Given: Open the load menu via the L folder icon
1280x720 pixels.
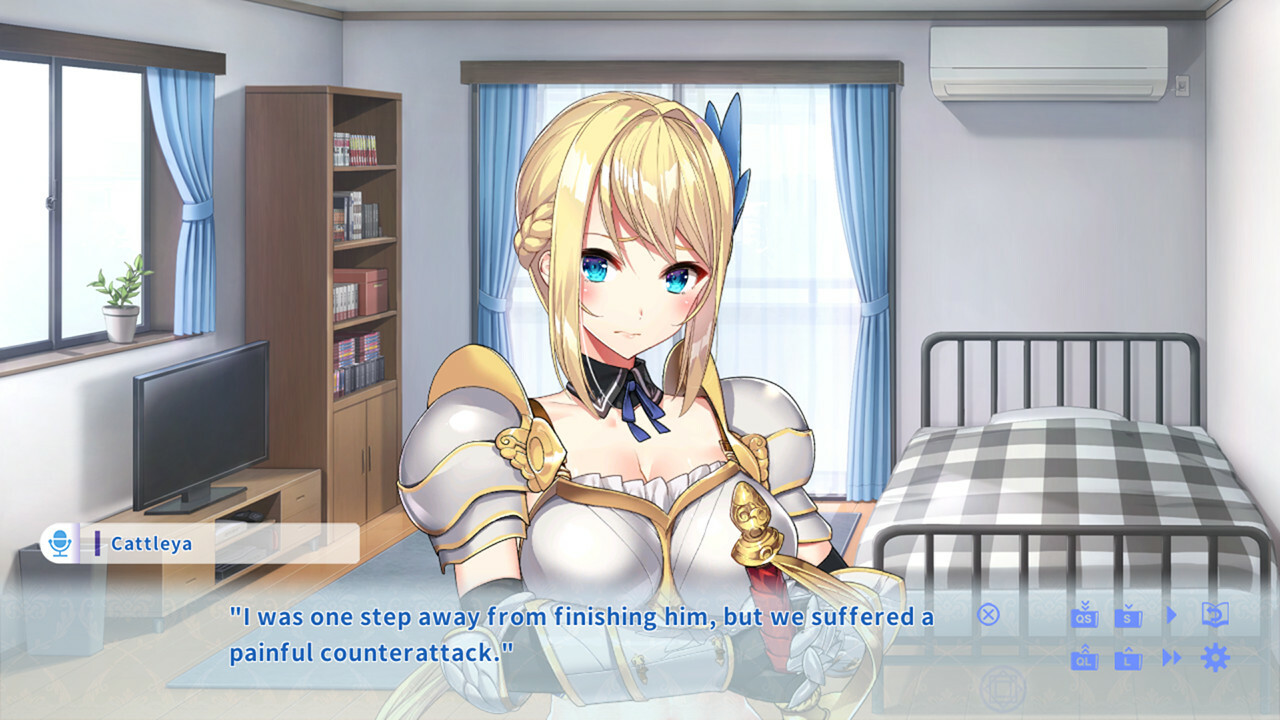Looking at the screenshot, I should [1128, 659].
